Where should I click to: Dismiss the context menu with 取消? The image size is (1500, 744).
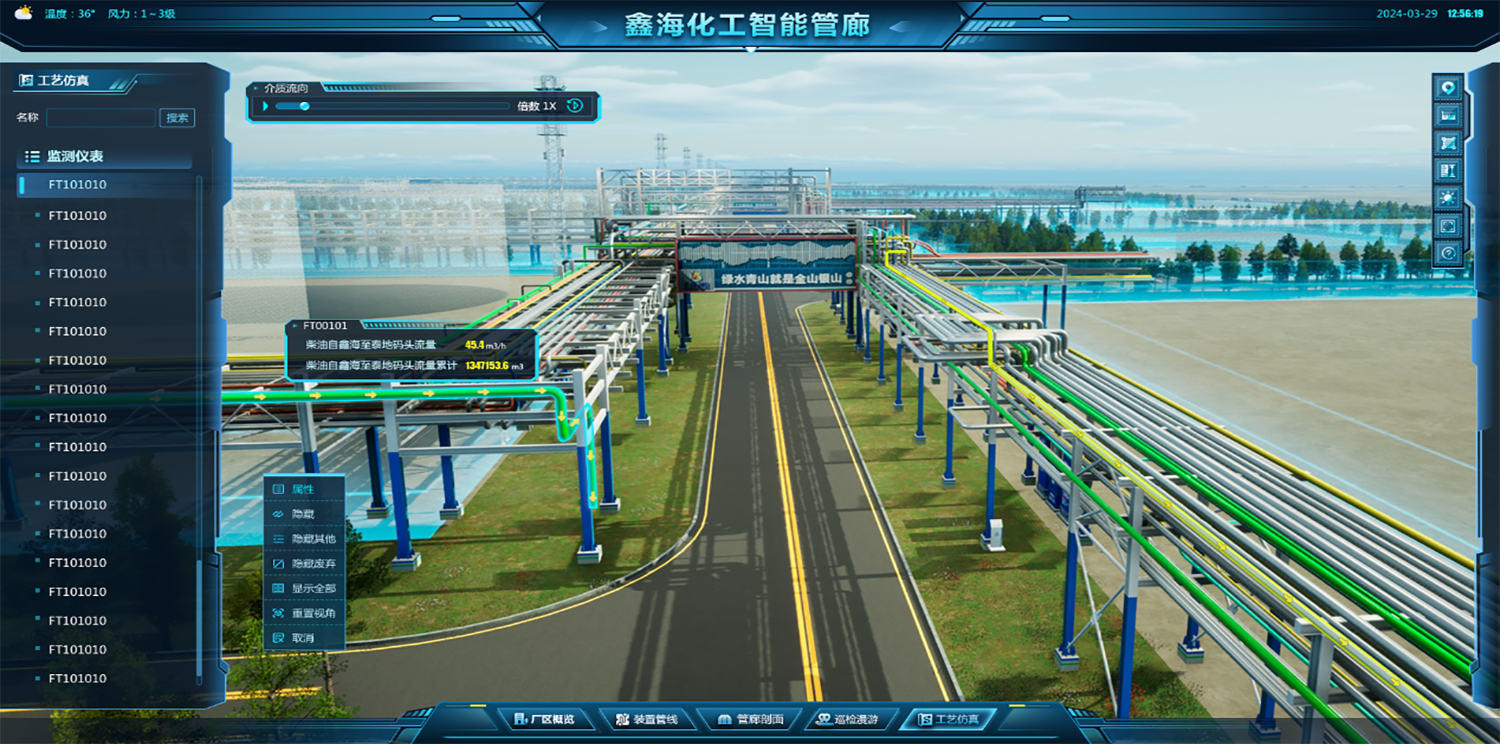[303, 638]
